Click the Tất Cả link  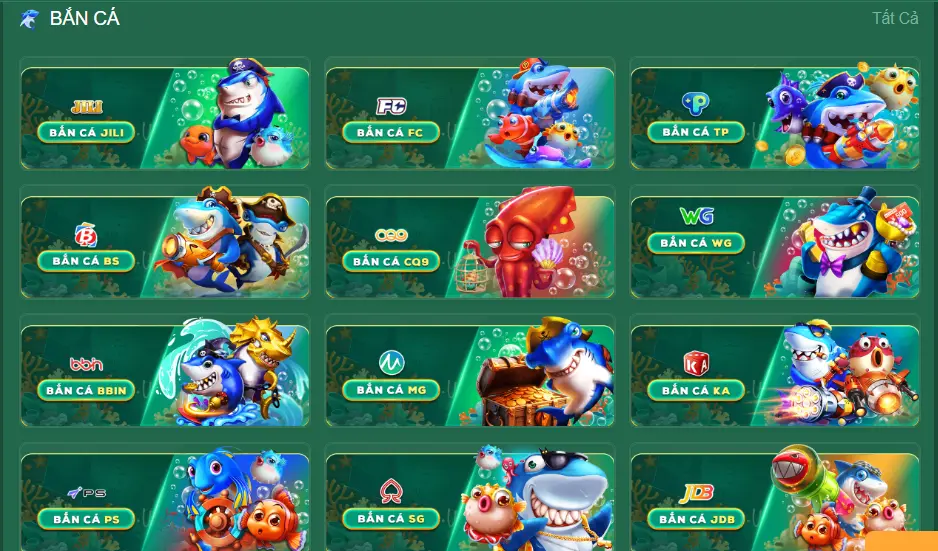[894, 18]
